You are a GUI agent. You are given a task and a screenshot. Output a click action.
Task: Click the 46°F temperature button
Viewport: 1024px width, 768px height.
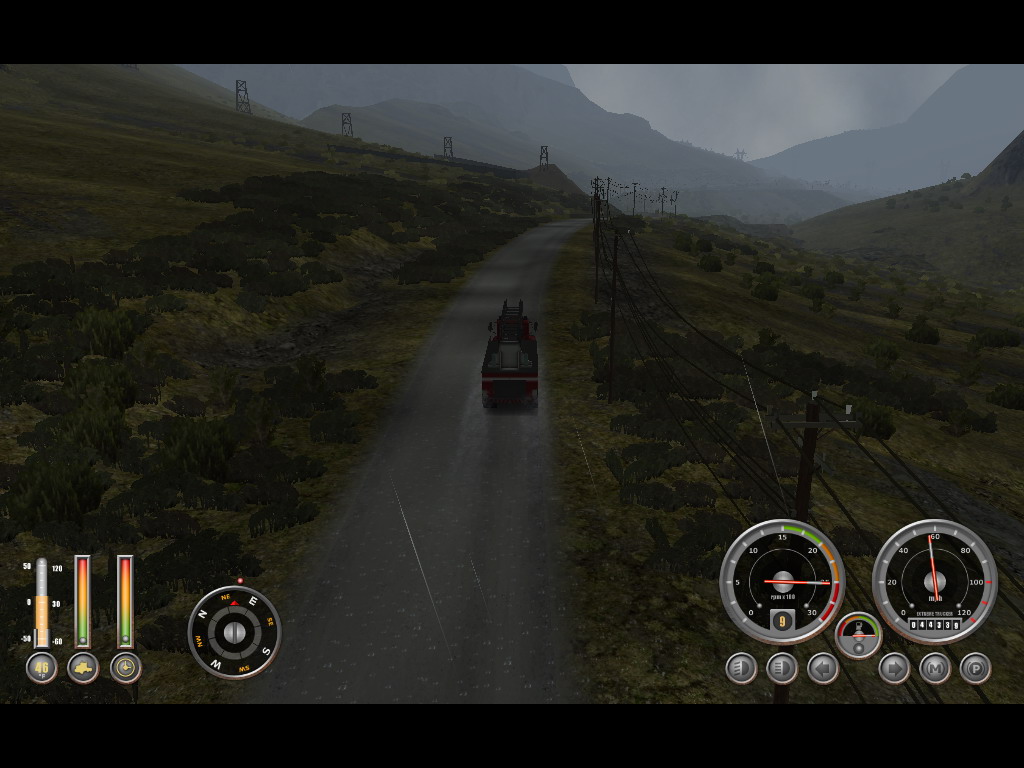pyautogui.click(x=41, y=667)
